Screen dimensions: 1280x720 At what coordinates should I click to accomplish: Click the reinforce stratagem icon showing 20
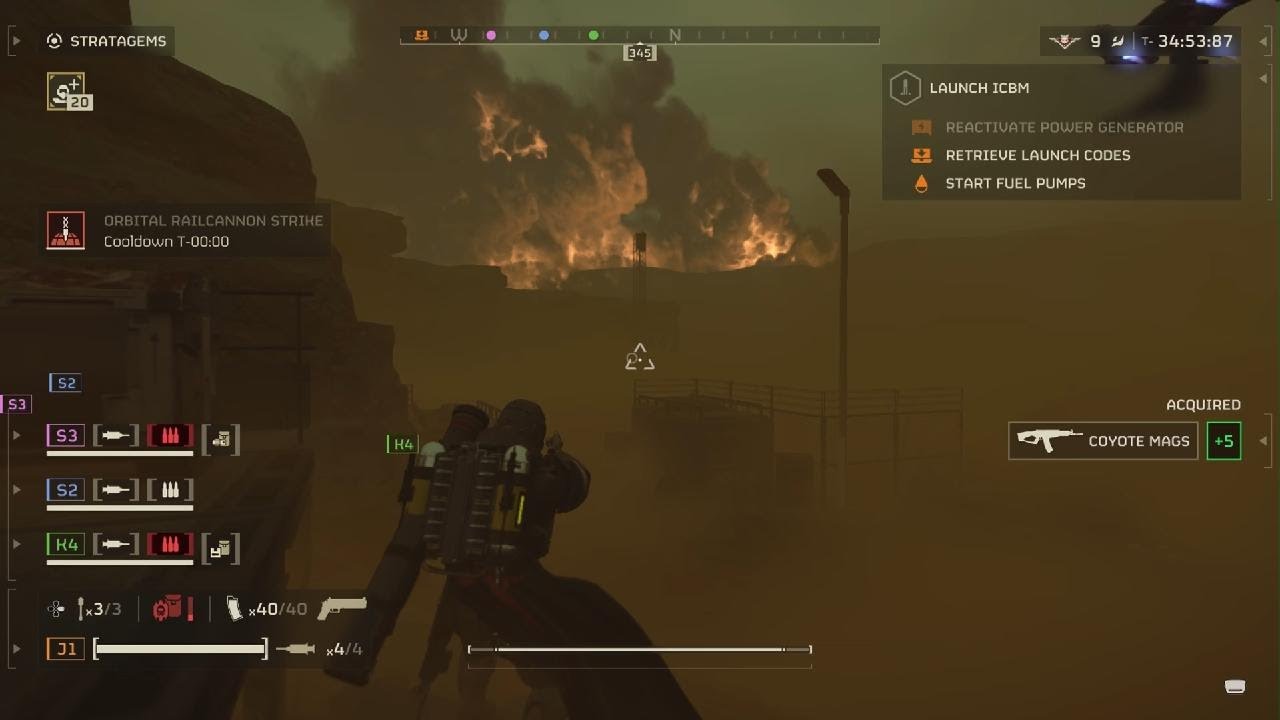[69, 92]
